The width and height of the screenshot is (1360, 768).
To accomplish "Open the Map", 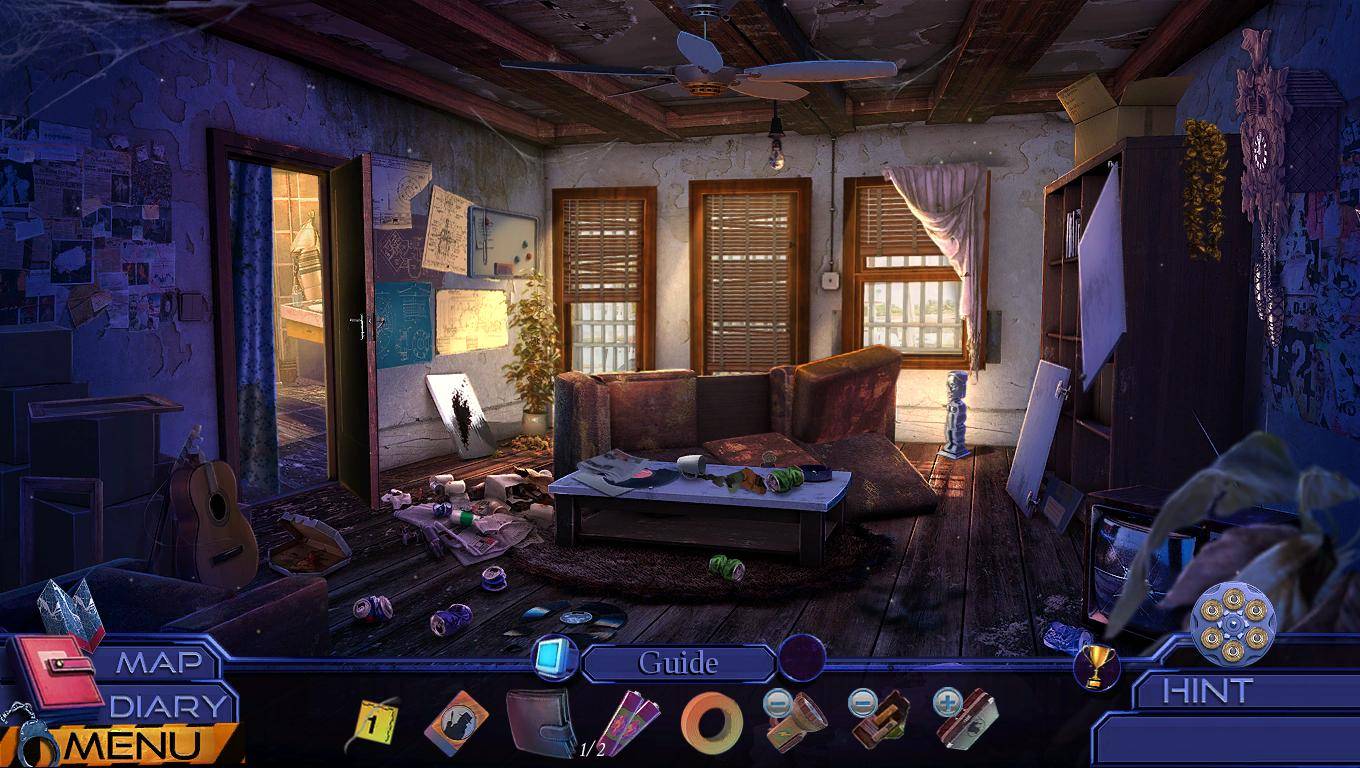I will pyautogui.click(x=155, y=663).
